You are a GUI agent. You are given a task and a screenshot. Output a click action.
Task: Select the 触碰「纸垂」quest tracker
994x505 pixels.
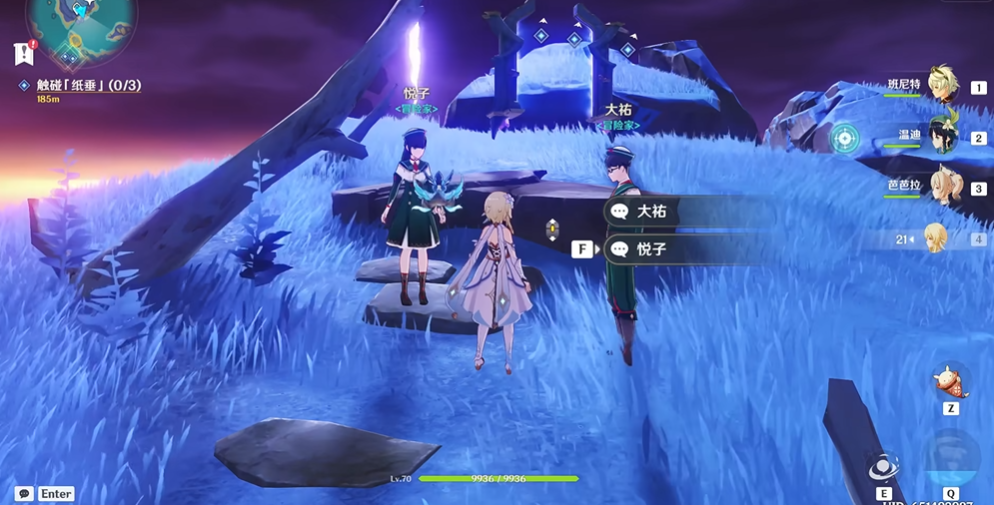(88, 86)
